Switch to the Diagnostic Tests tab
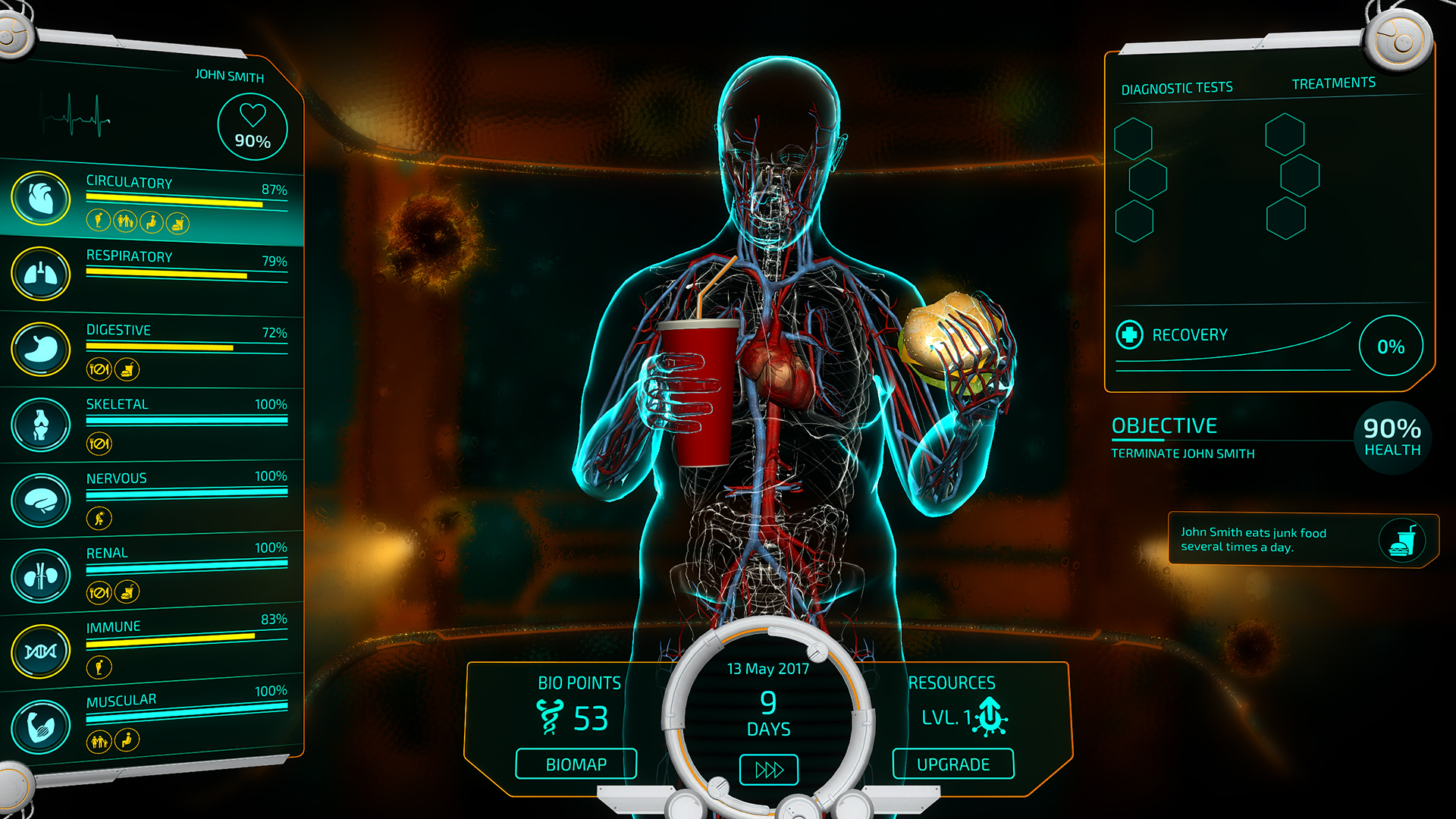Viewport: 1456px width, 819px height. [1177, 86]
